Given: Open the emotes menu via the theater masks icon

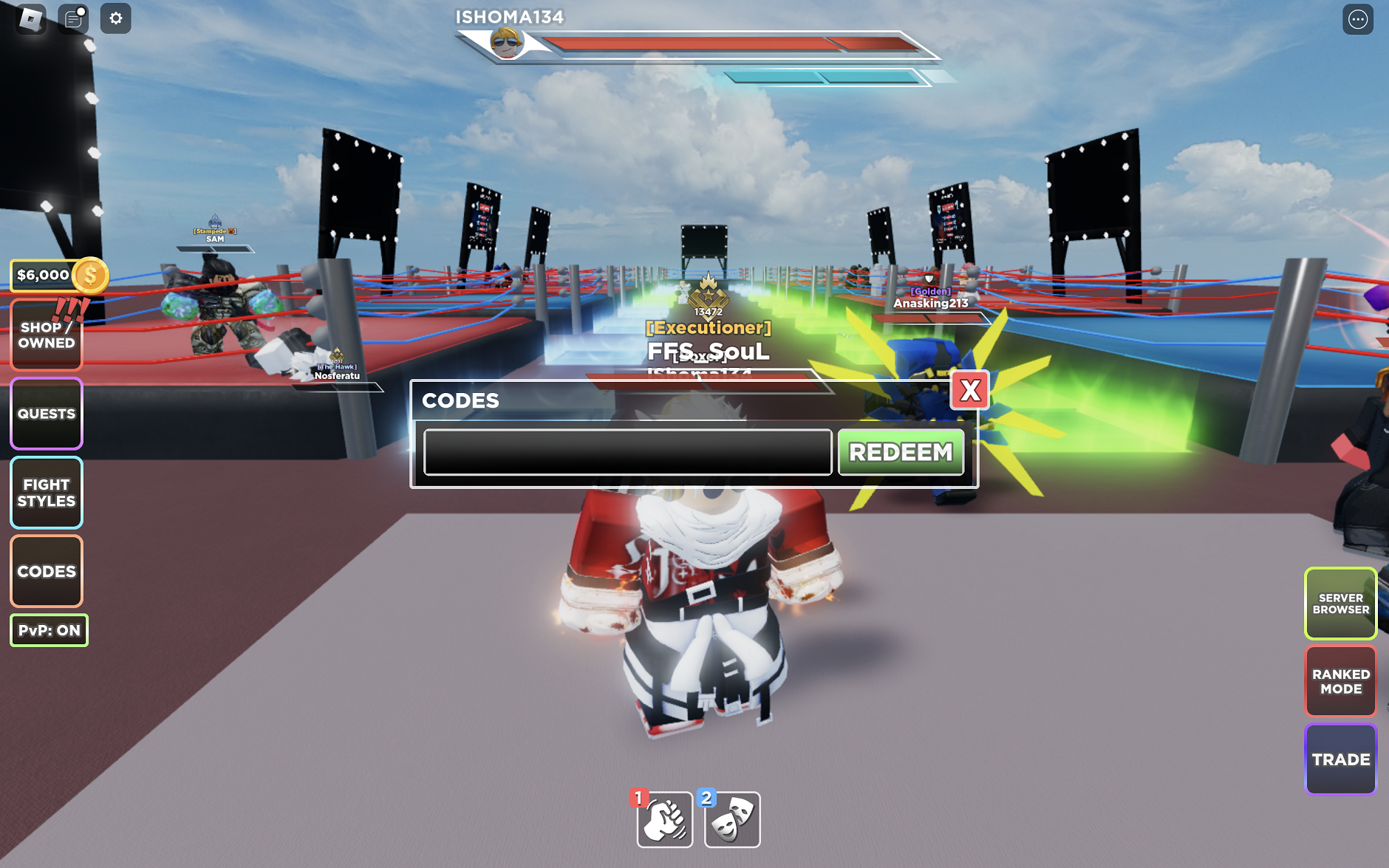Looking at the screenshot, I should (x=732, y=819).
